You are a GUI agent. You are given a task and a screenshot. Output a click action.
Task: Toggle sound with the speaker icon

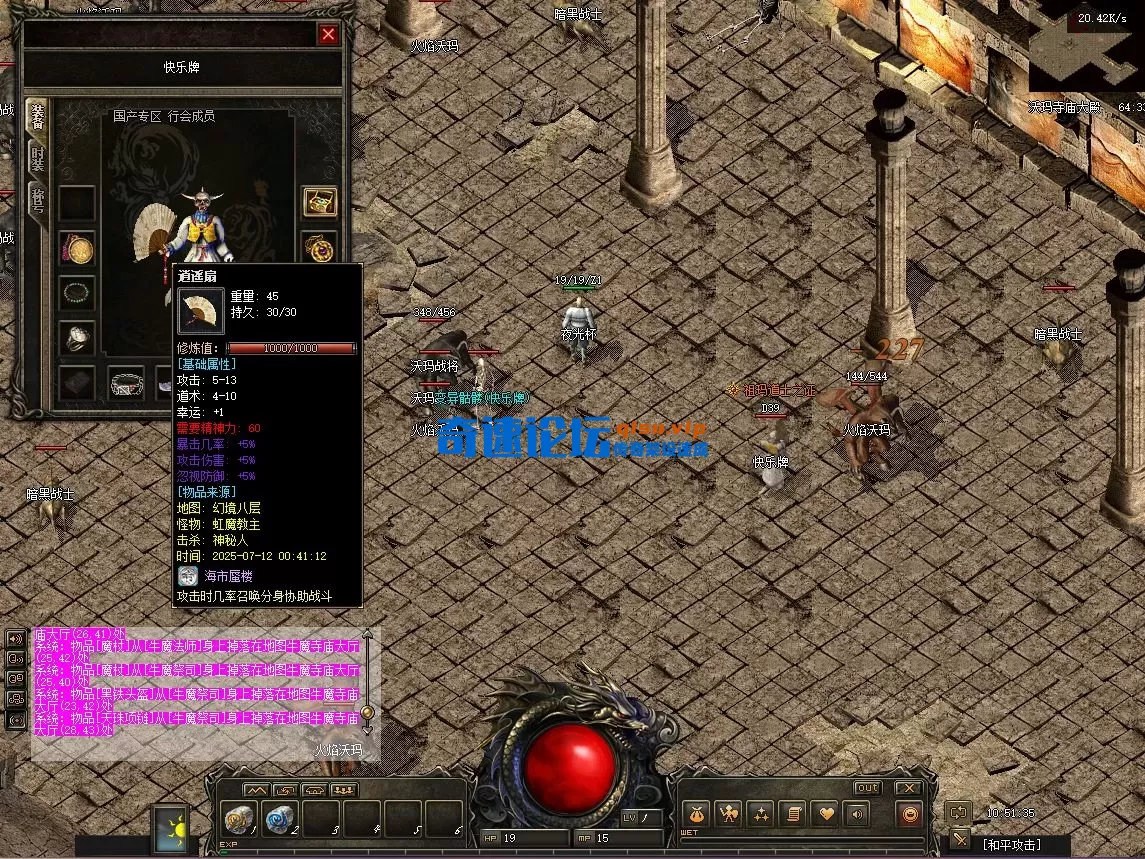click(x=855, y=814)
